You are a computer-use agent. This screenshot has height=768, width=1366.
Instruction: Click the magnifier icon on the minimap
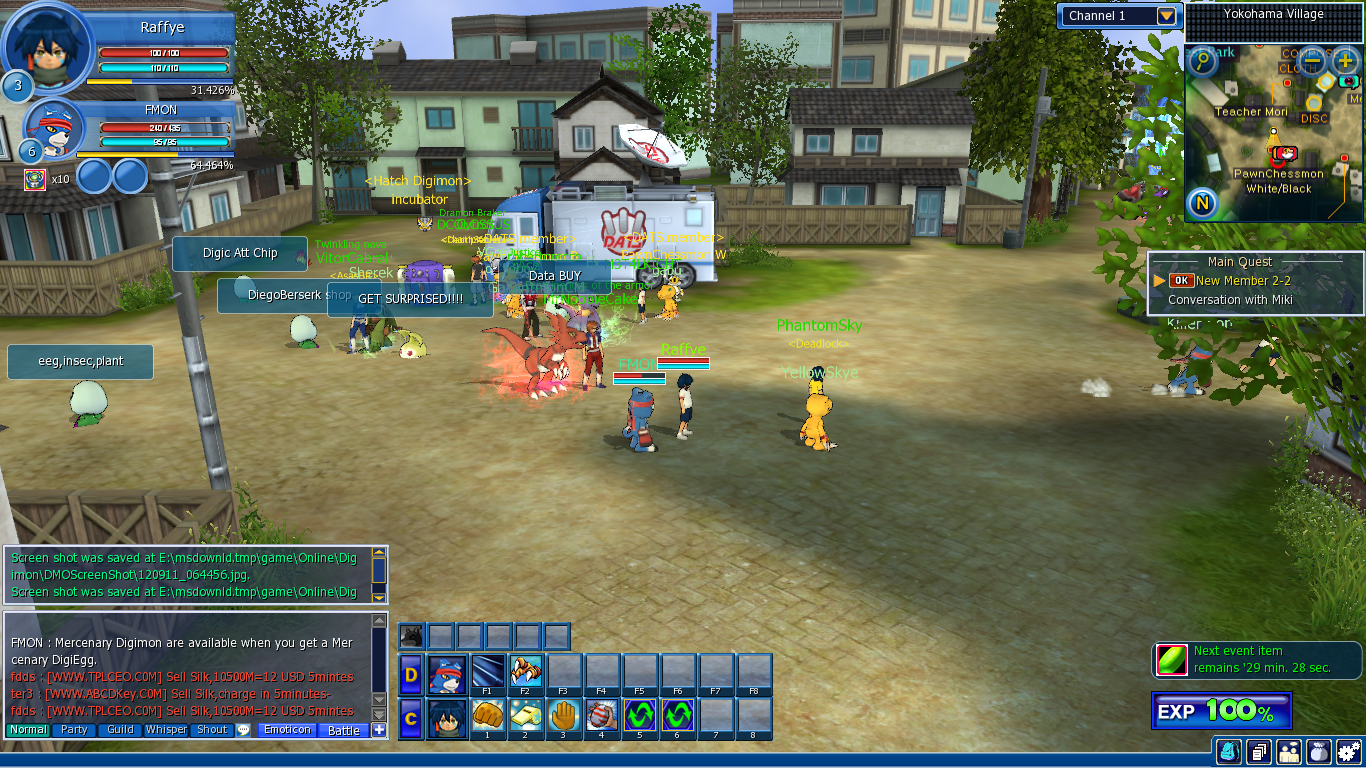tap(1202, 62)
